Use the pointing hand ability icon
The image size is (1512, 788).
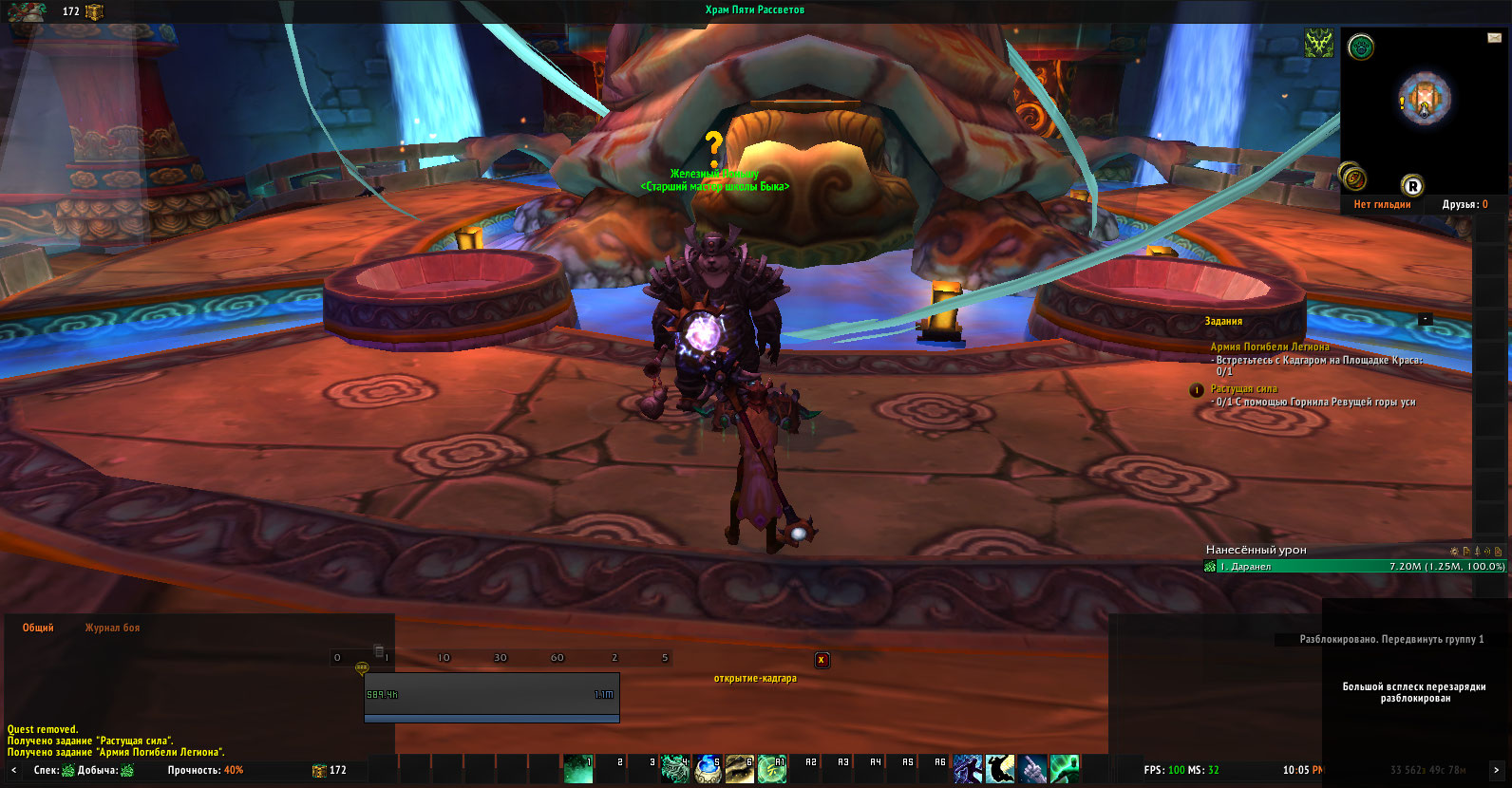1032,769
